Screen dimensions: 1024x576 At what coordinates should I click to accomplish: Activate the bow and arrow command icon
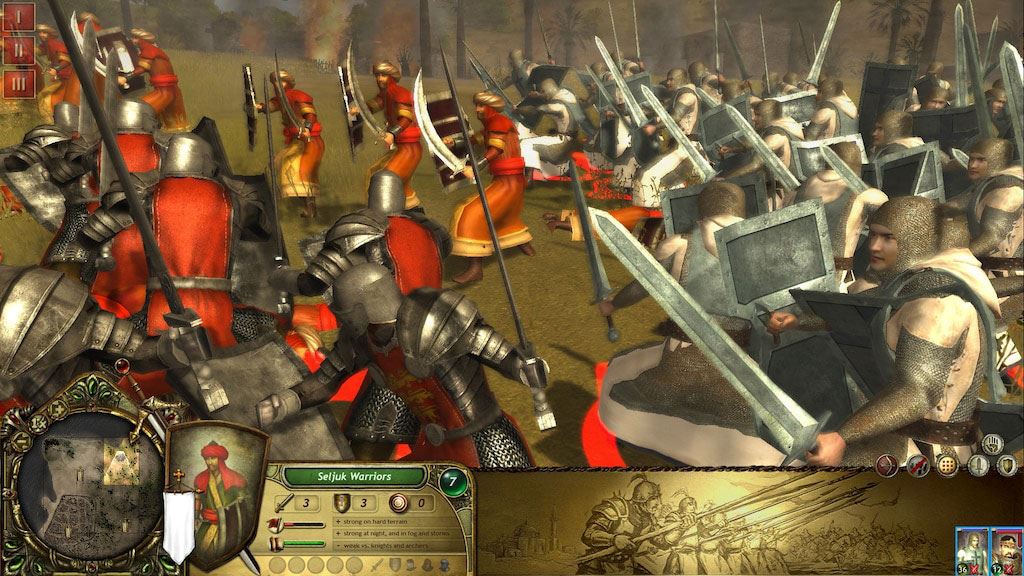pyautogui.click(x=885, y=465)
